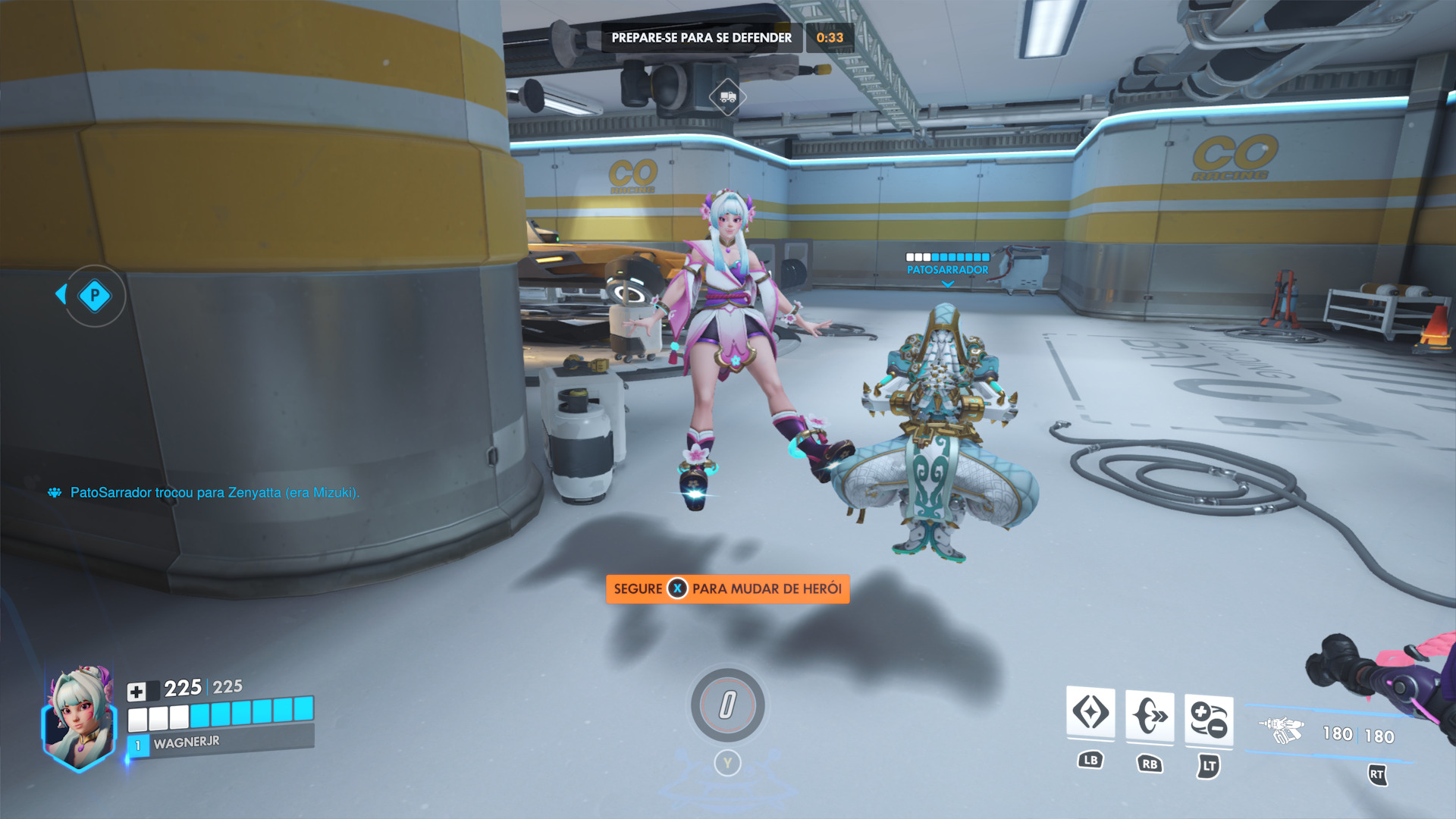Click the WAGNERJR player name tag
The height and width of the screenshot is (819, 1456).
187,742
